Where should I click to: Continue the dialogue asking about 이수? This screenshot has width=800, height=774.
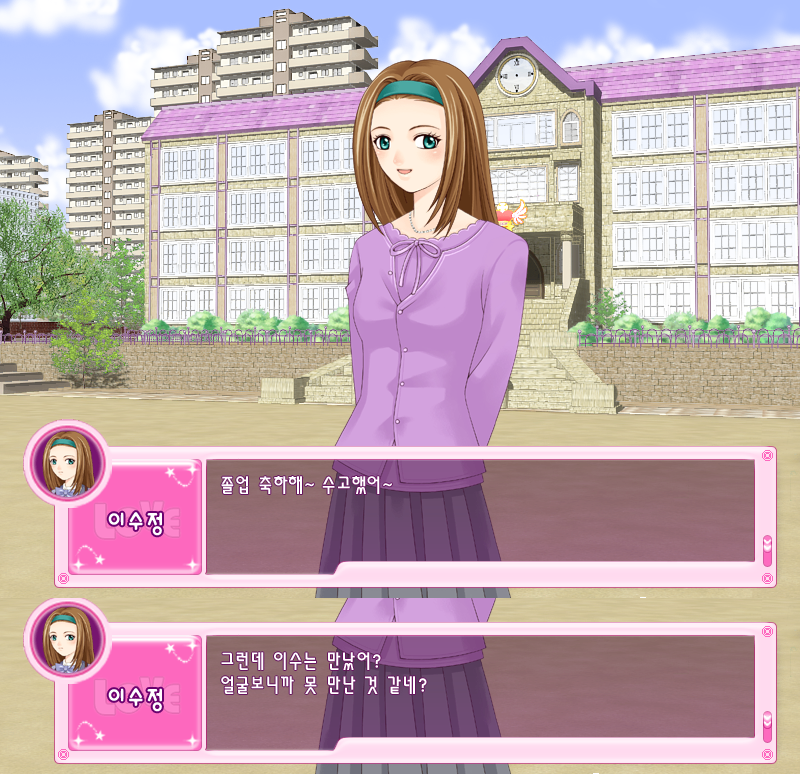coord(479,691)
